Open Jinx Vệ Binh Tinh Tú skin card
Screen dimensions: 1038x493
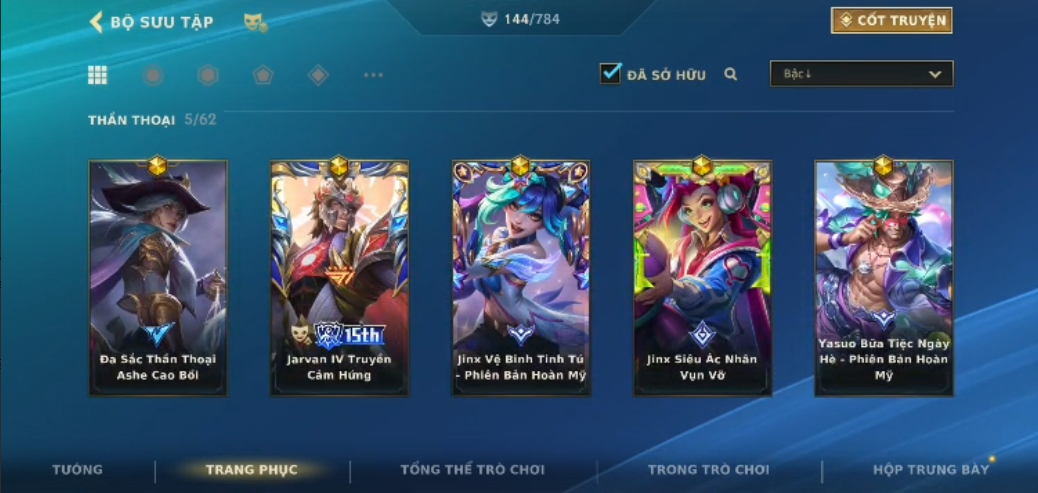point(520,277)
